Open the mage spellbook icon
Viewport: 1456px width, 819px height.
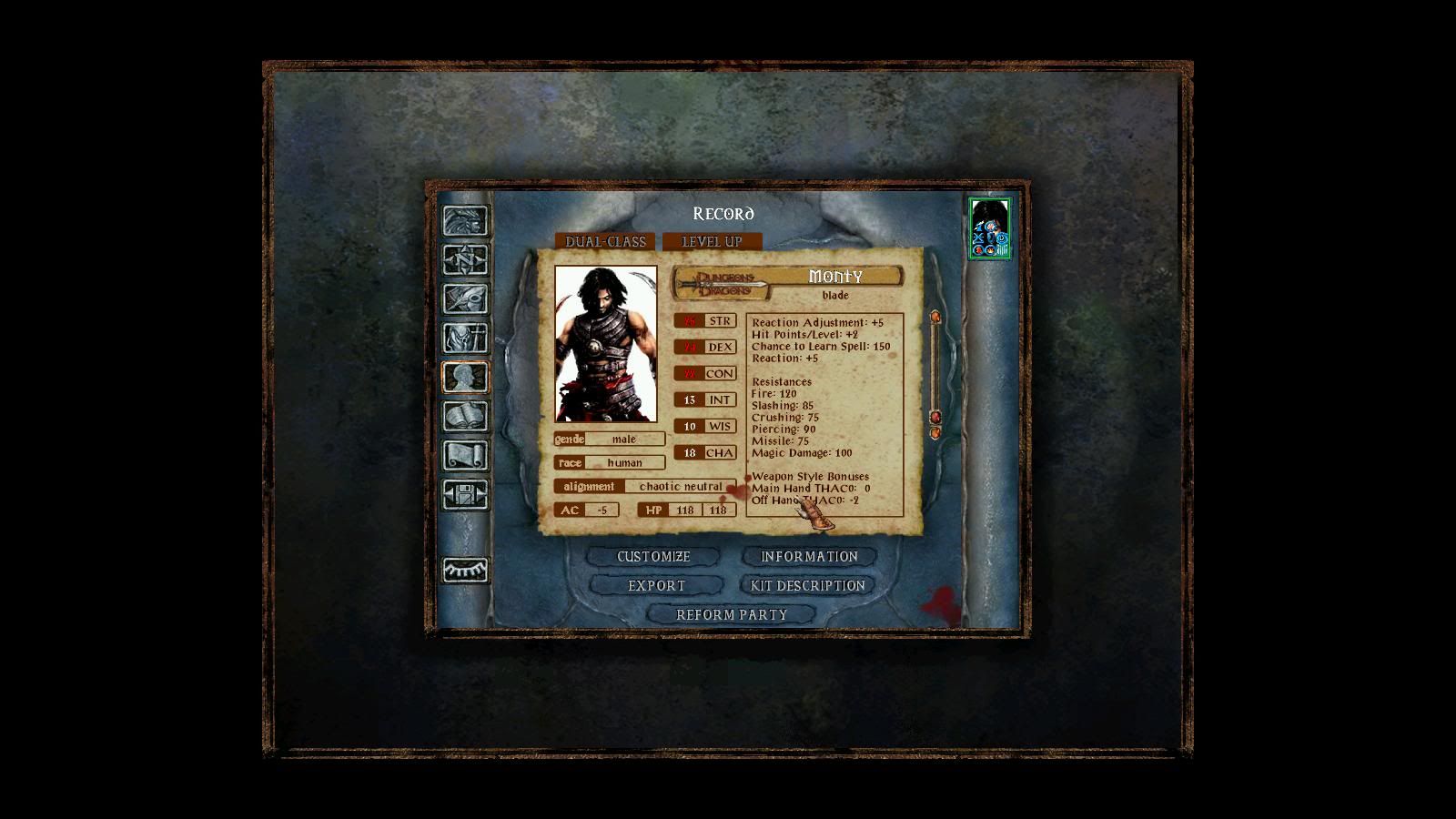[465, 417]
